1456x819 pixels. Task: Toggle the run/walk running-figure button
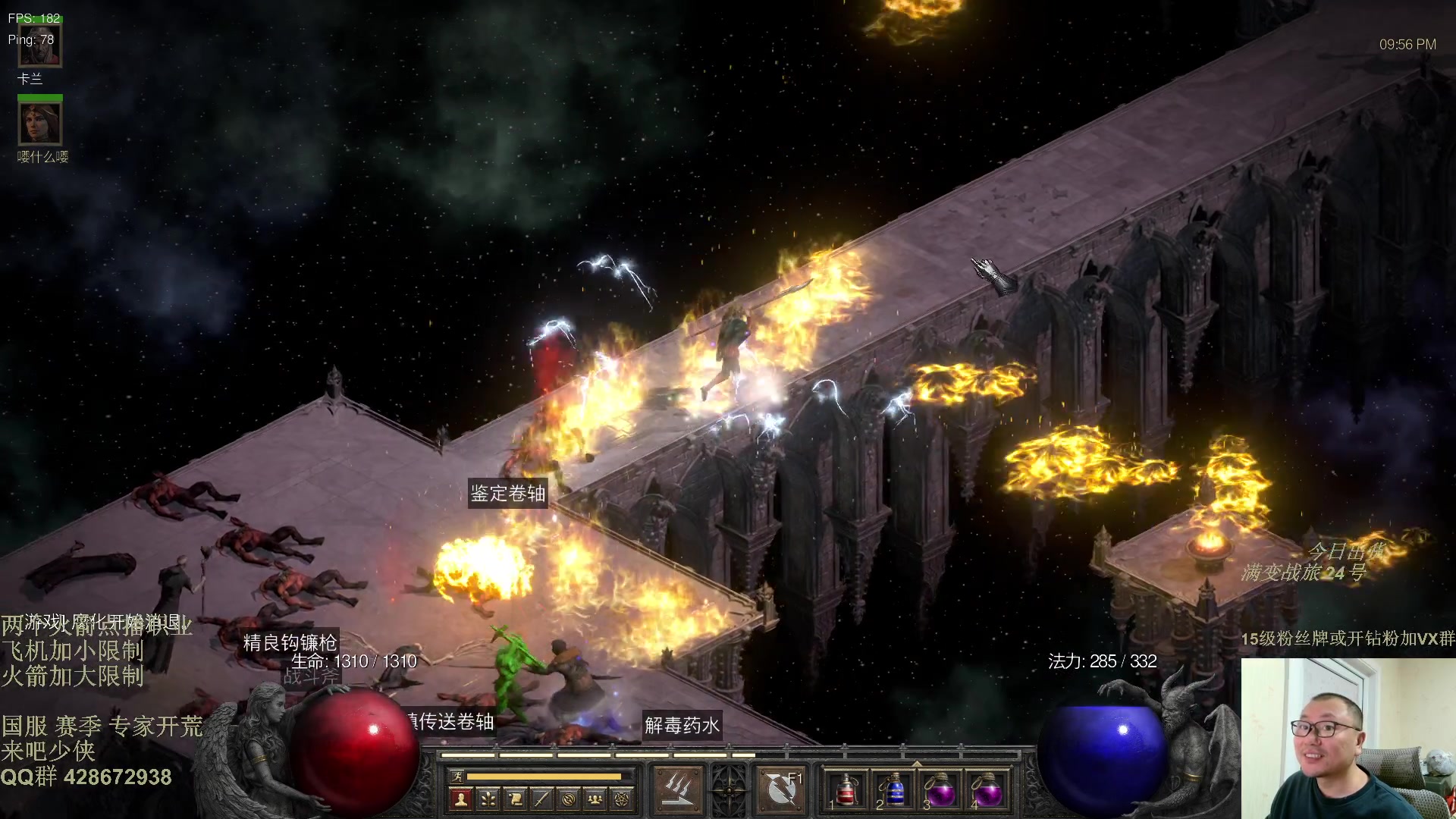point(457,777)
